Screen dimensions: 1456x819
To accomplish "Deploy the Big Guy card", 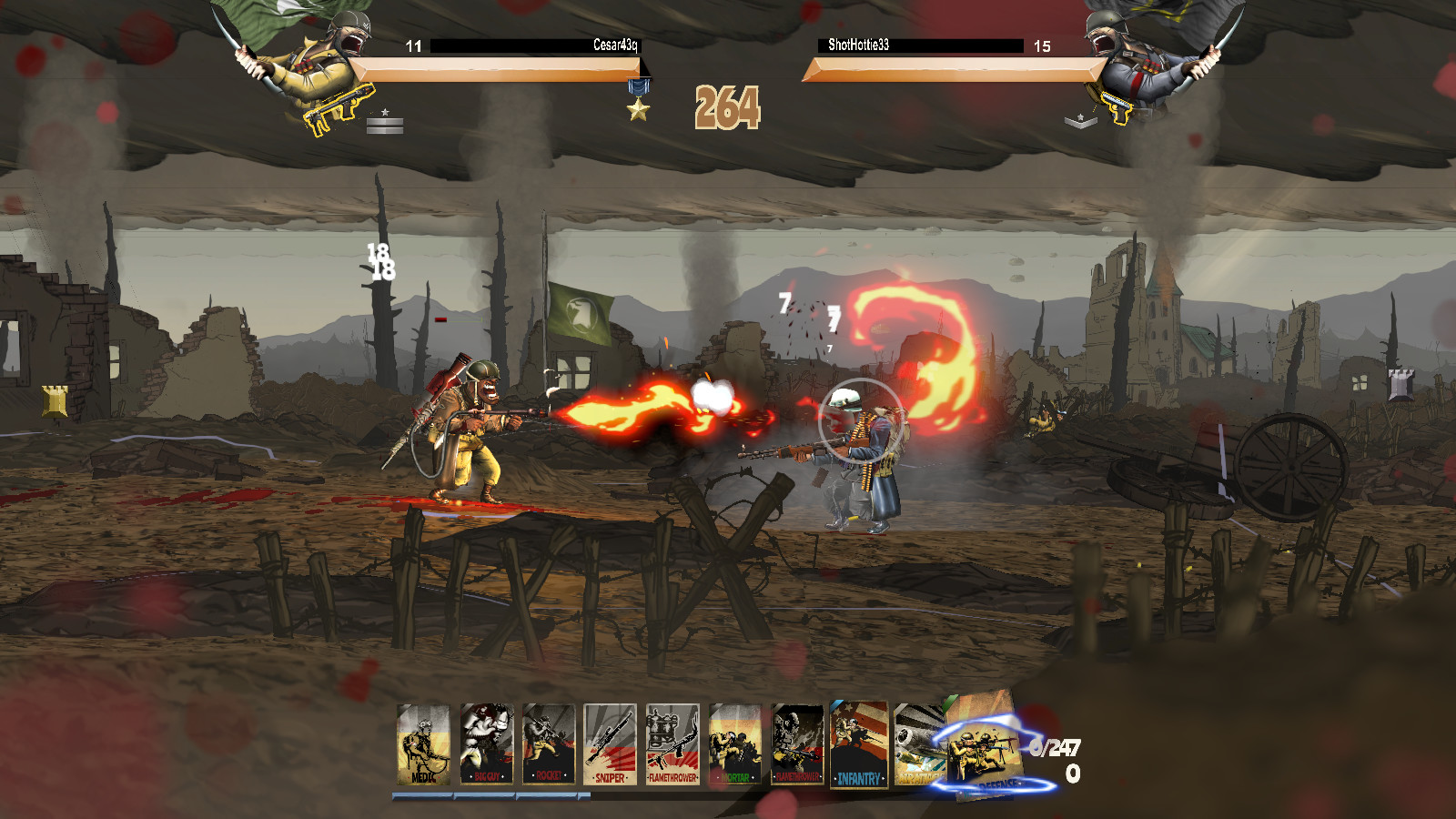I will pos(486,744).
